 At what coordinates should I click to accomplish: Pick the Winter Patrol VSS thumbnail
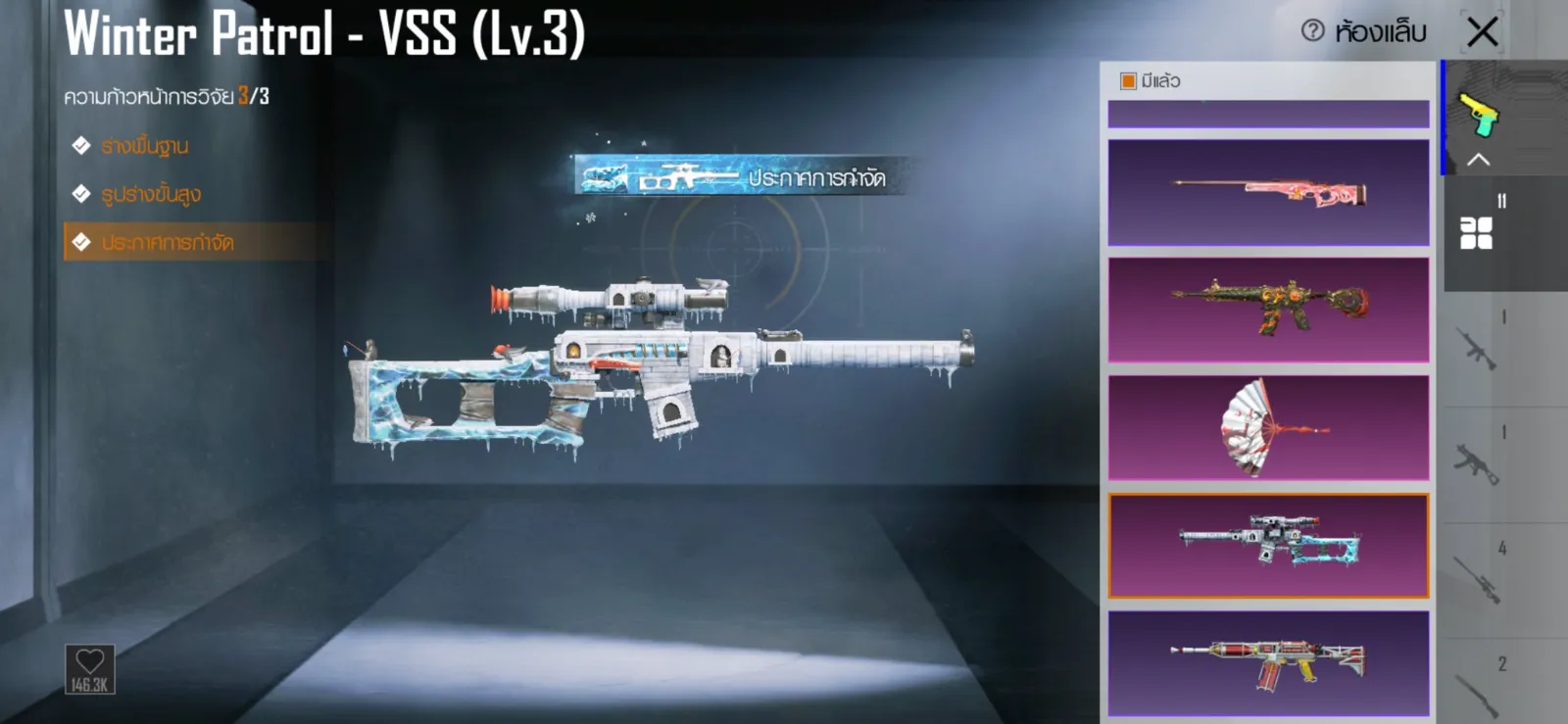pos(1268,546)
